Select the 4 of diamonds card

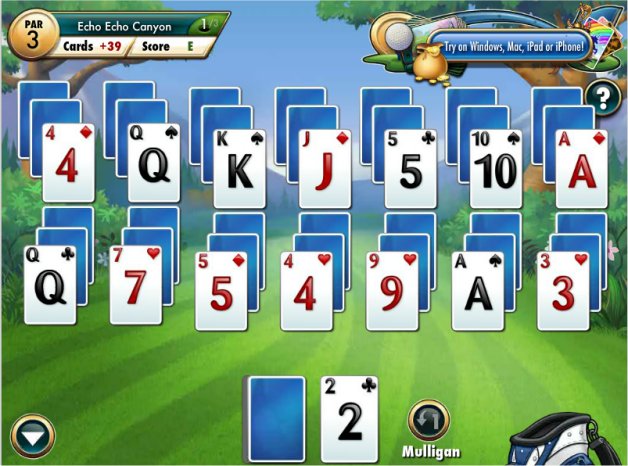point(67,164)
